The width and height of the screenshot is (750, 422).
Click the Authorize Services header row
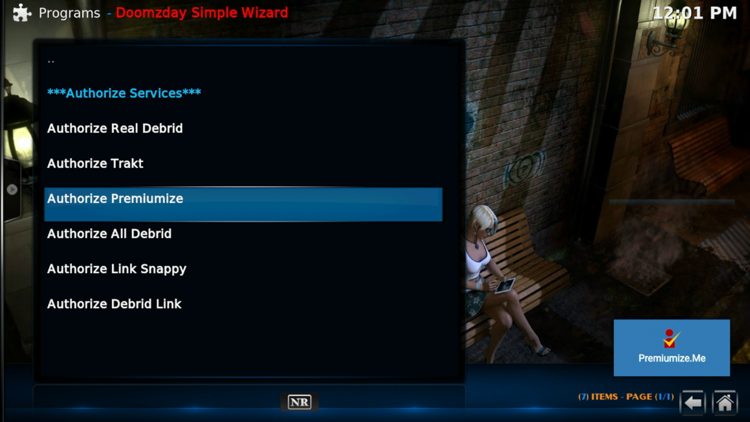click(x=124, y=93)
